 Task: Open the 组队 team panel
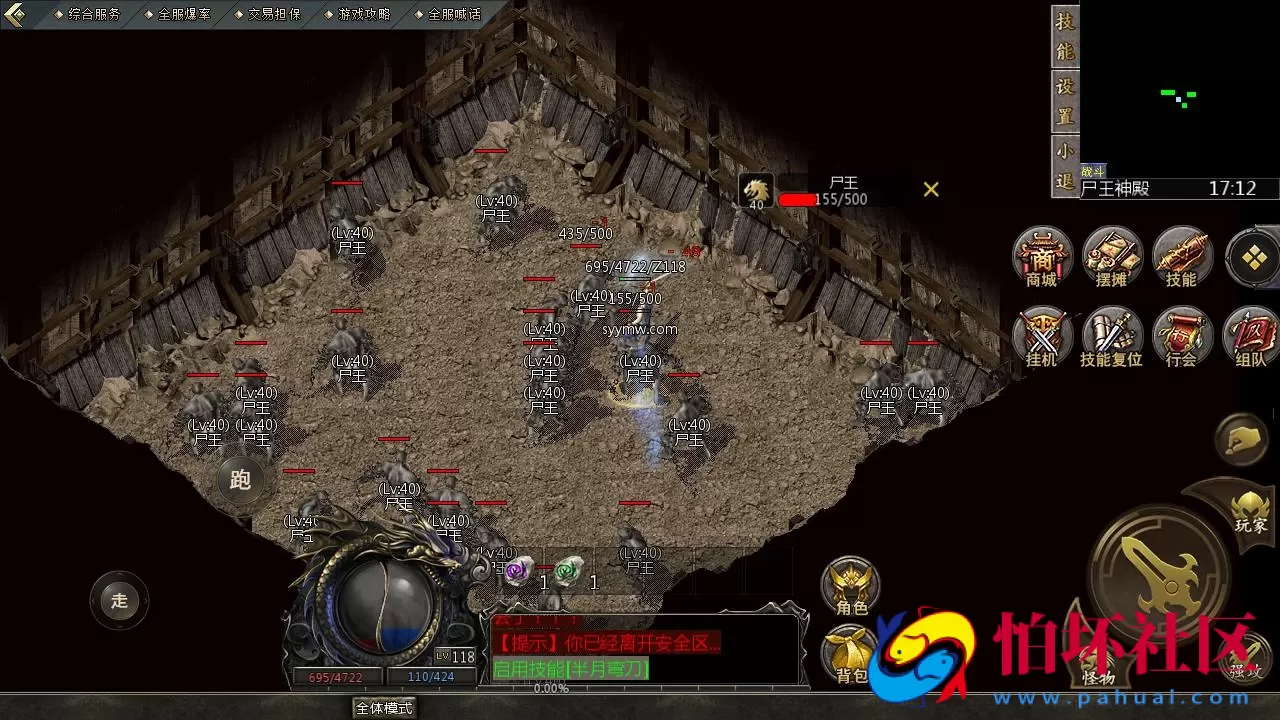click(1251, 337)
